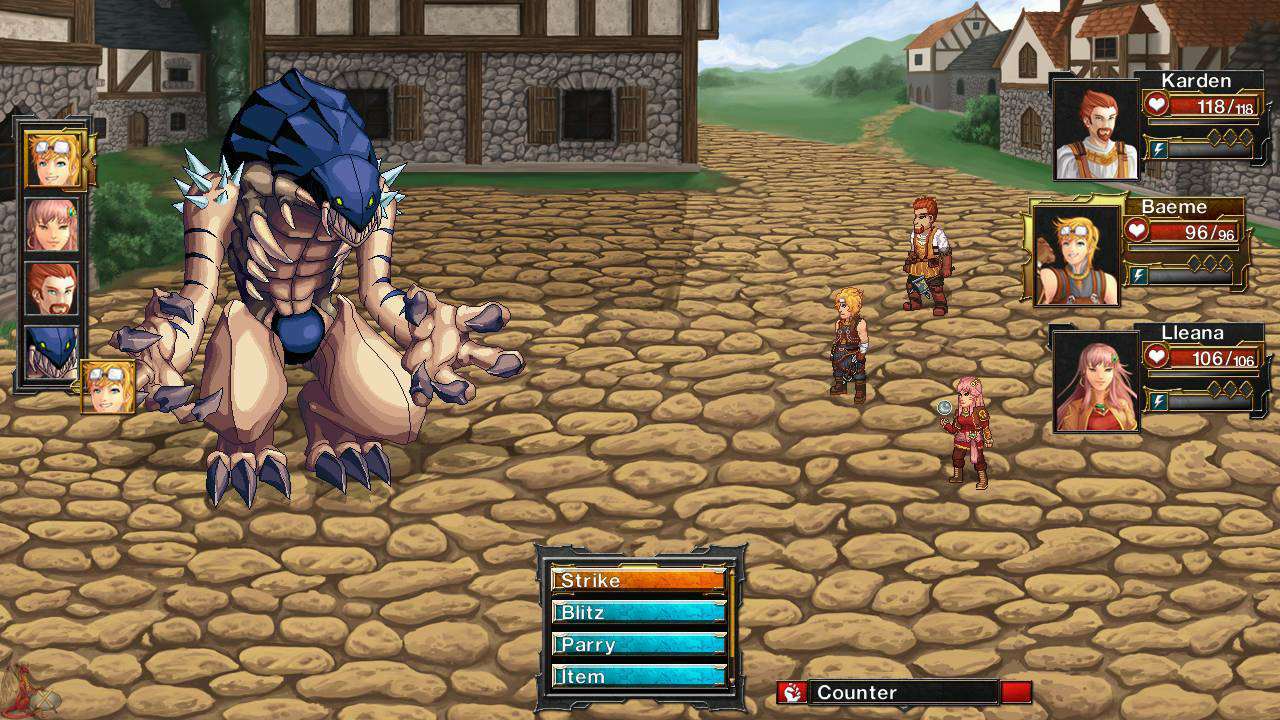Screen dimensions: 1280x720
Task: Select Parry from the battle menu
Action: point(638,644)
